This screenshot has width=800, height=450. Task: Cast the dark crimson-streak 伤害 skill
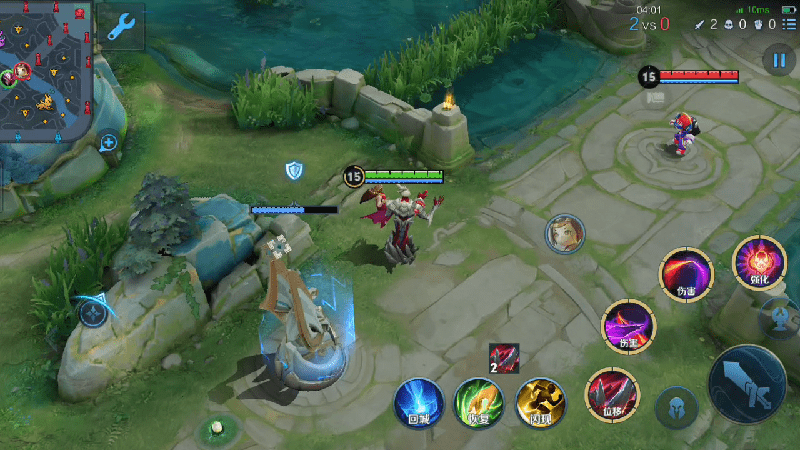click(685, 273)
